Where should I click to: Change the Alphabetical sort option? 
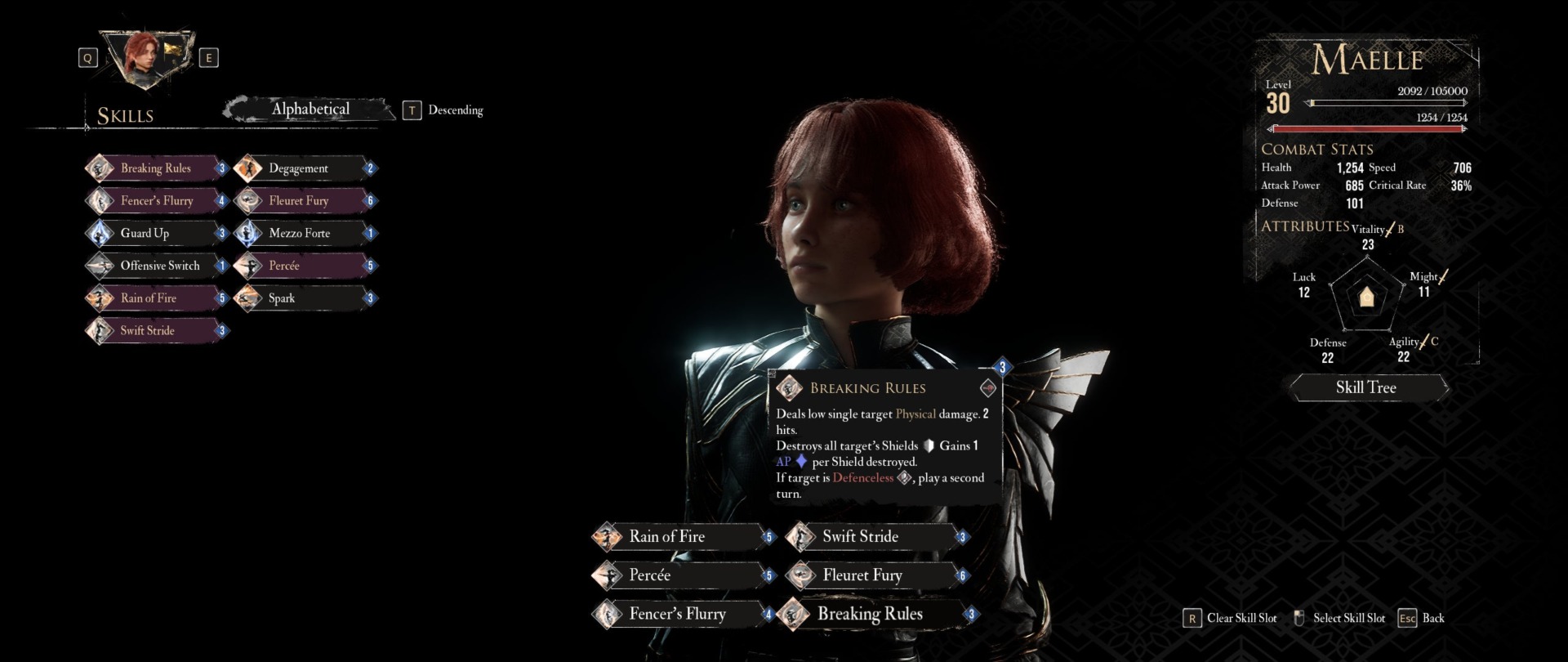310,109
